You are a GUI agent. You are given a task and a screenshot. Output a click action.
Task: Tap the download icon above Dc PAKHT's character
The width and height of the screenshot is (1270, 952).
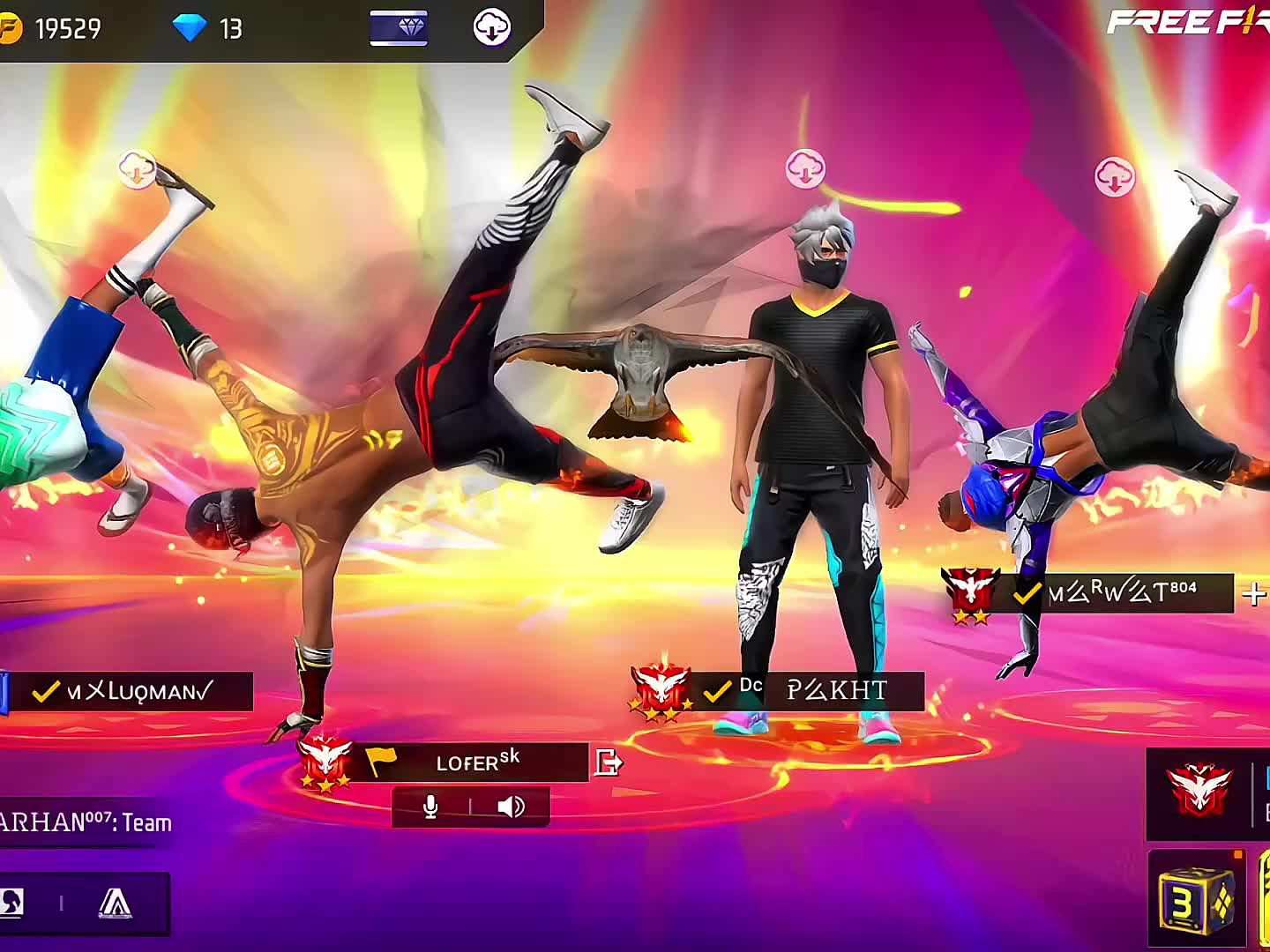pos(804,168)
